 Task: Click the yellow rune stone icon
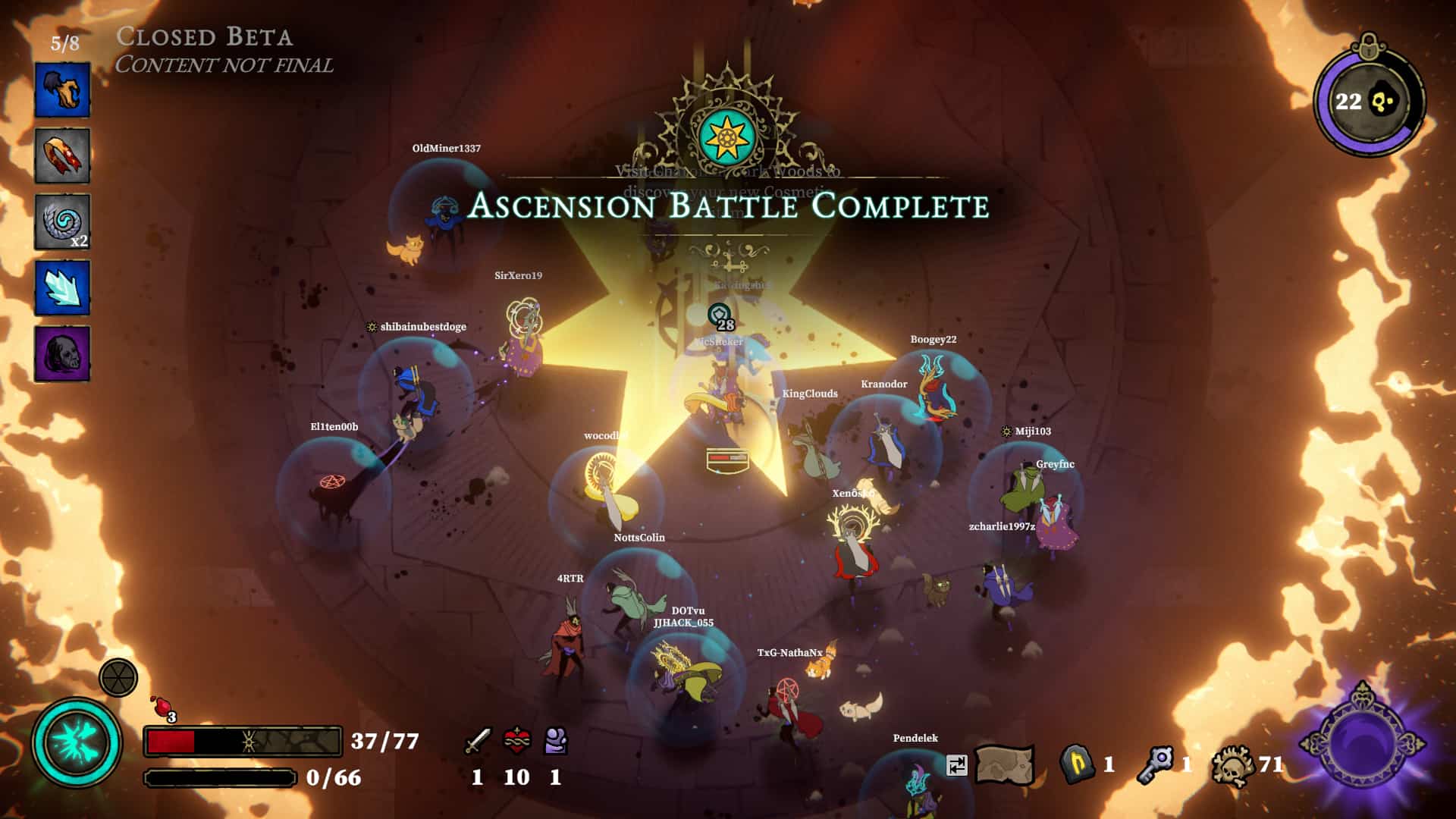[1077, 764]
